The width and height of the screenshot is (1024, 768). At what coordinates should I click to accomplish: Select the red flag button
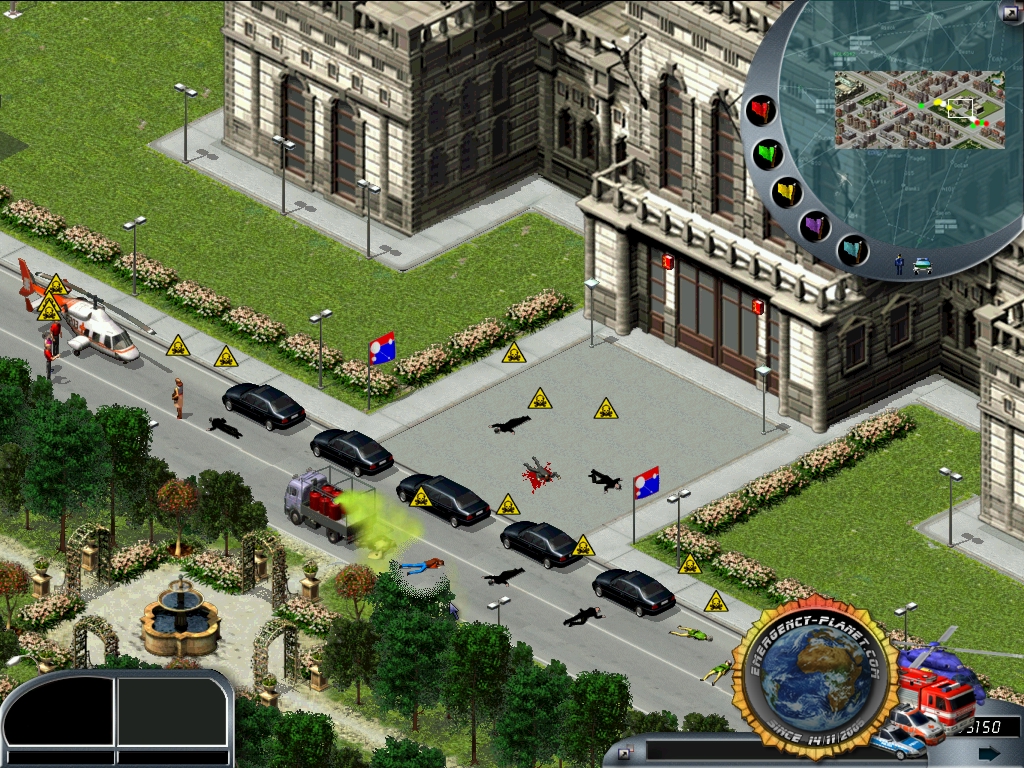tap(762, 110)
